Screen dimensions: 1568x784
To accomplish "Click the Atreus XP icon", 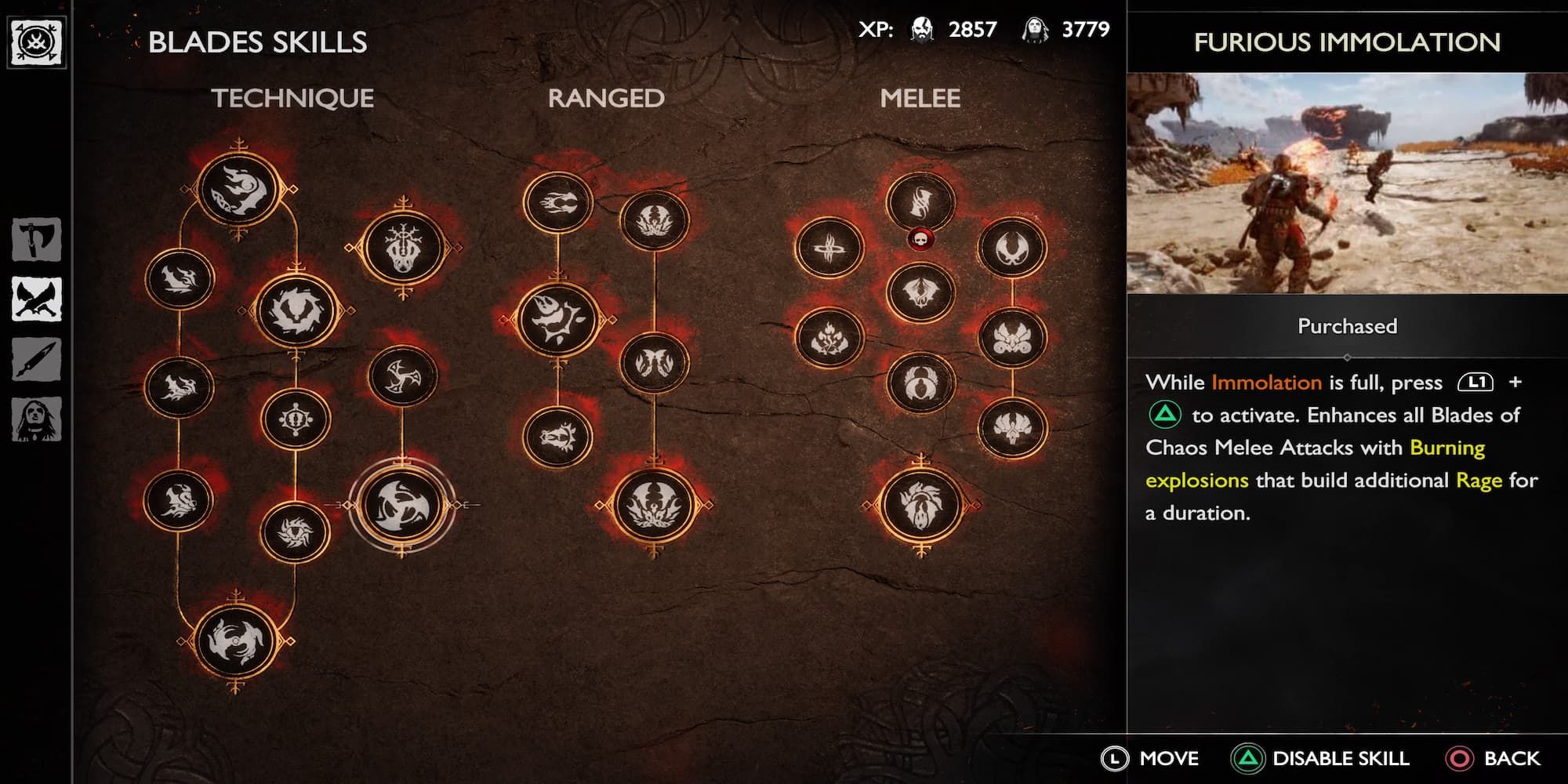I will pyautogui.click(x=1035, y=30).
